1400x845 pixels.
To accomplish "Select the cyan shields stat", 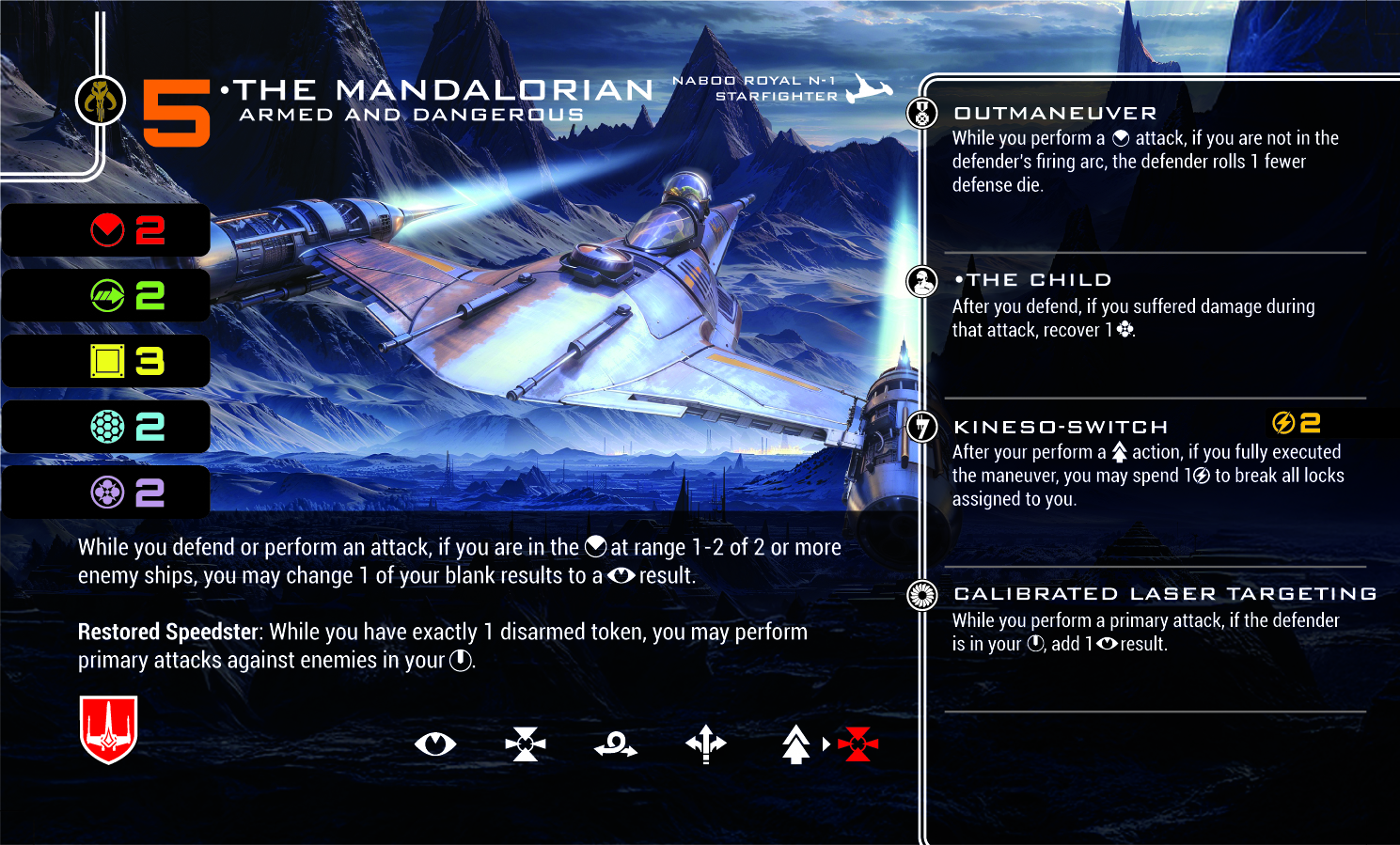I will click(x=127, y=427).
